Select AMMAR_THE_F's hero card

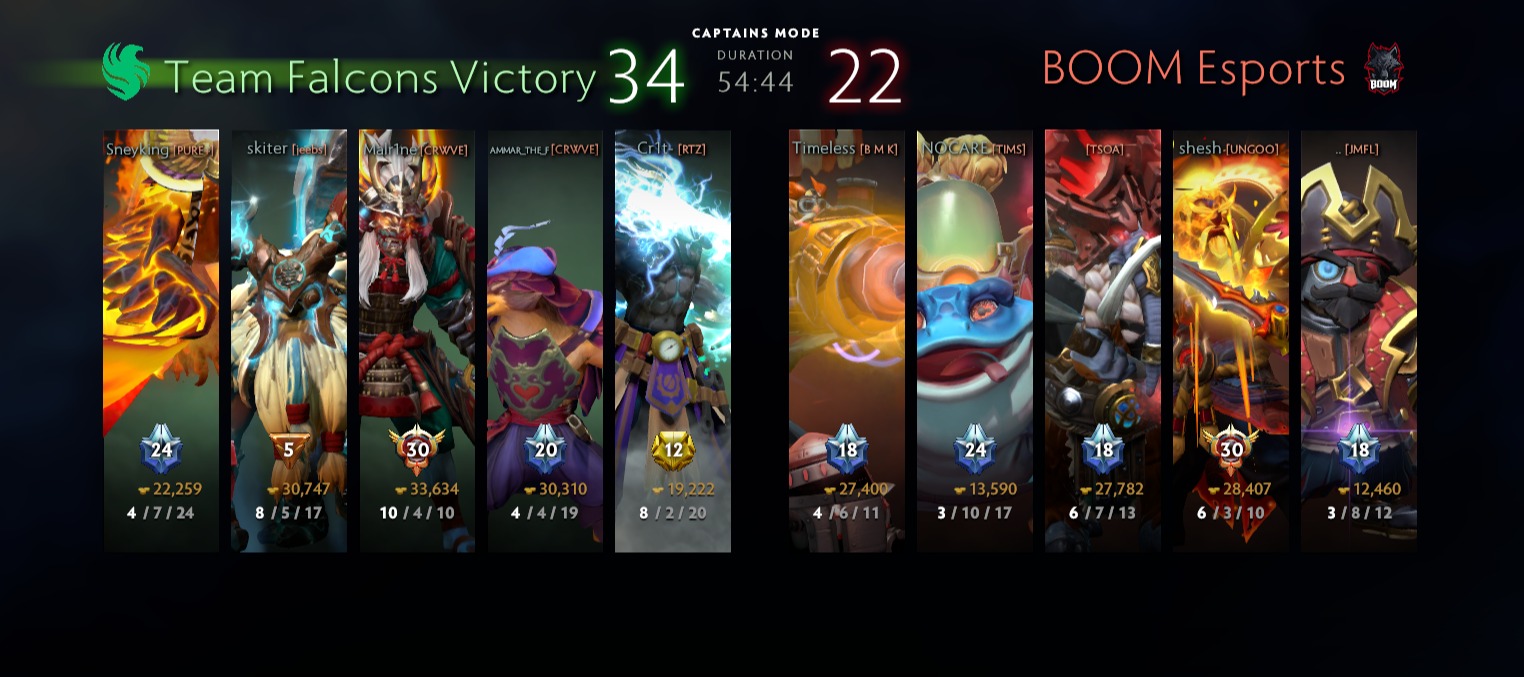pyautogui.click(x=545, y=340)
